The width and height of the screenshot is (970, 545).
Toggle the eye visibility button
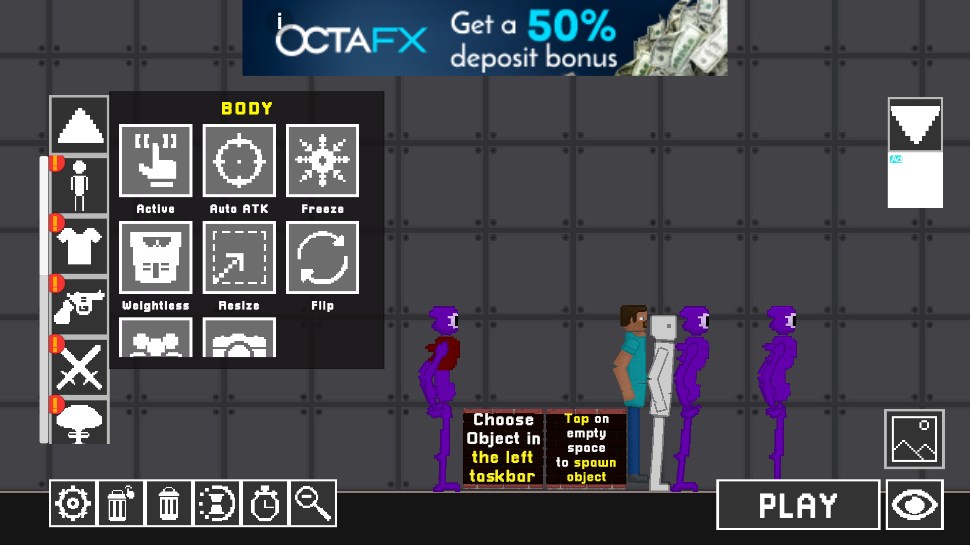[914, 505]
